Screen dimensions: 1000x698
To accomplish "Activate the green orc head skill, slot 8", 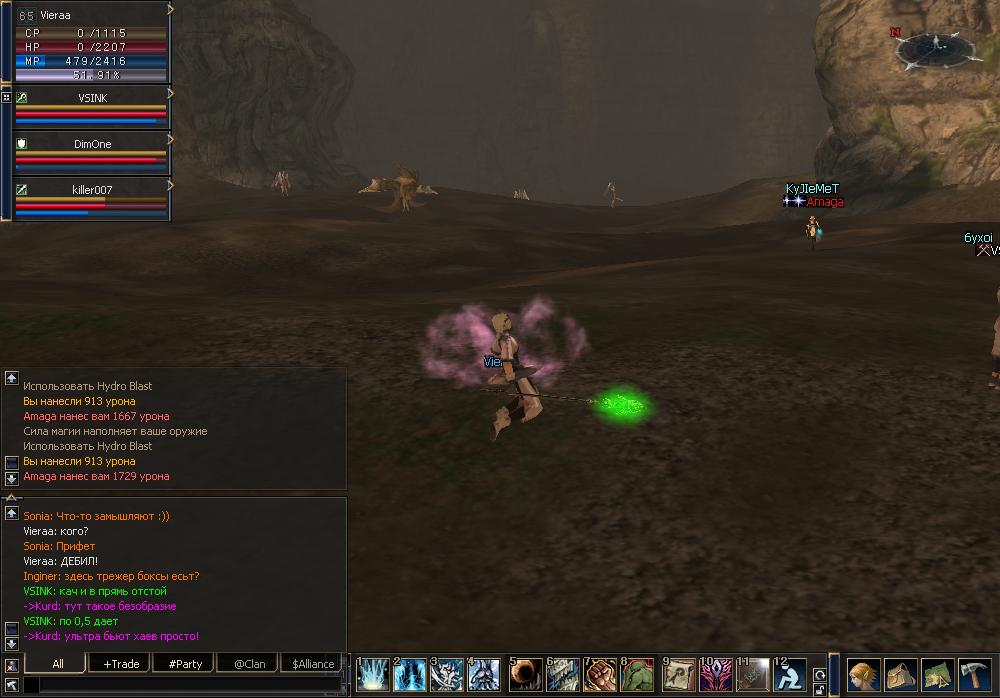I will pyautogui.click(x=638, y=675).
